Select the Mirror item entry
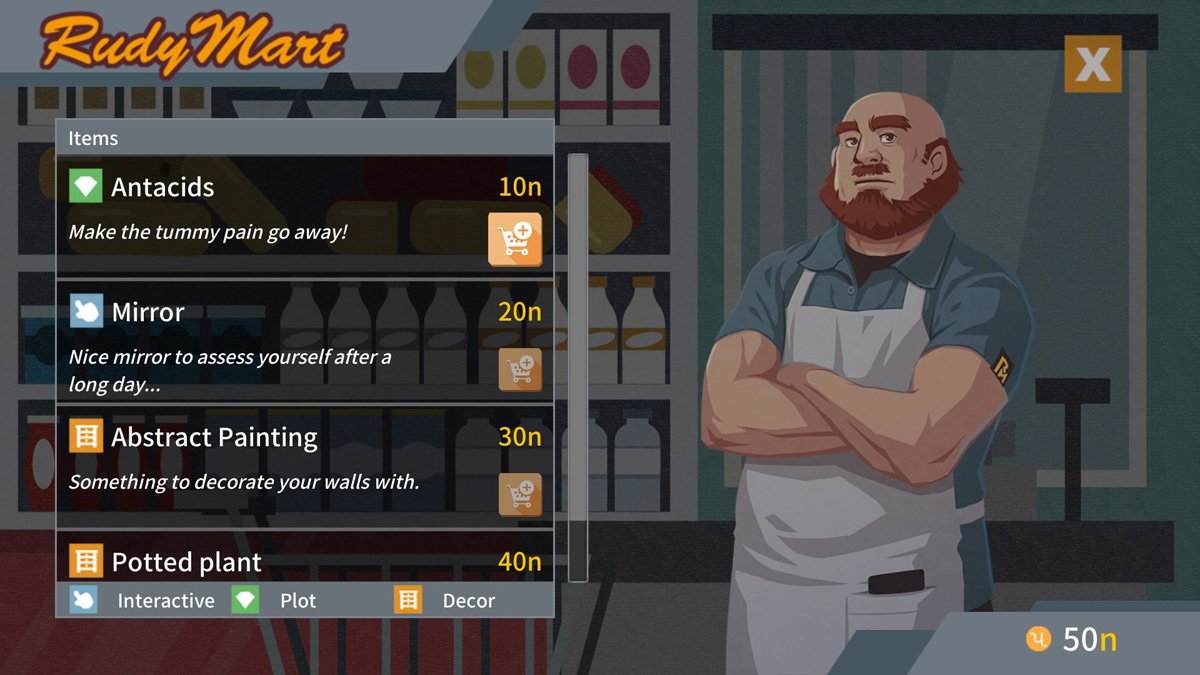 point(270,342)
